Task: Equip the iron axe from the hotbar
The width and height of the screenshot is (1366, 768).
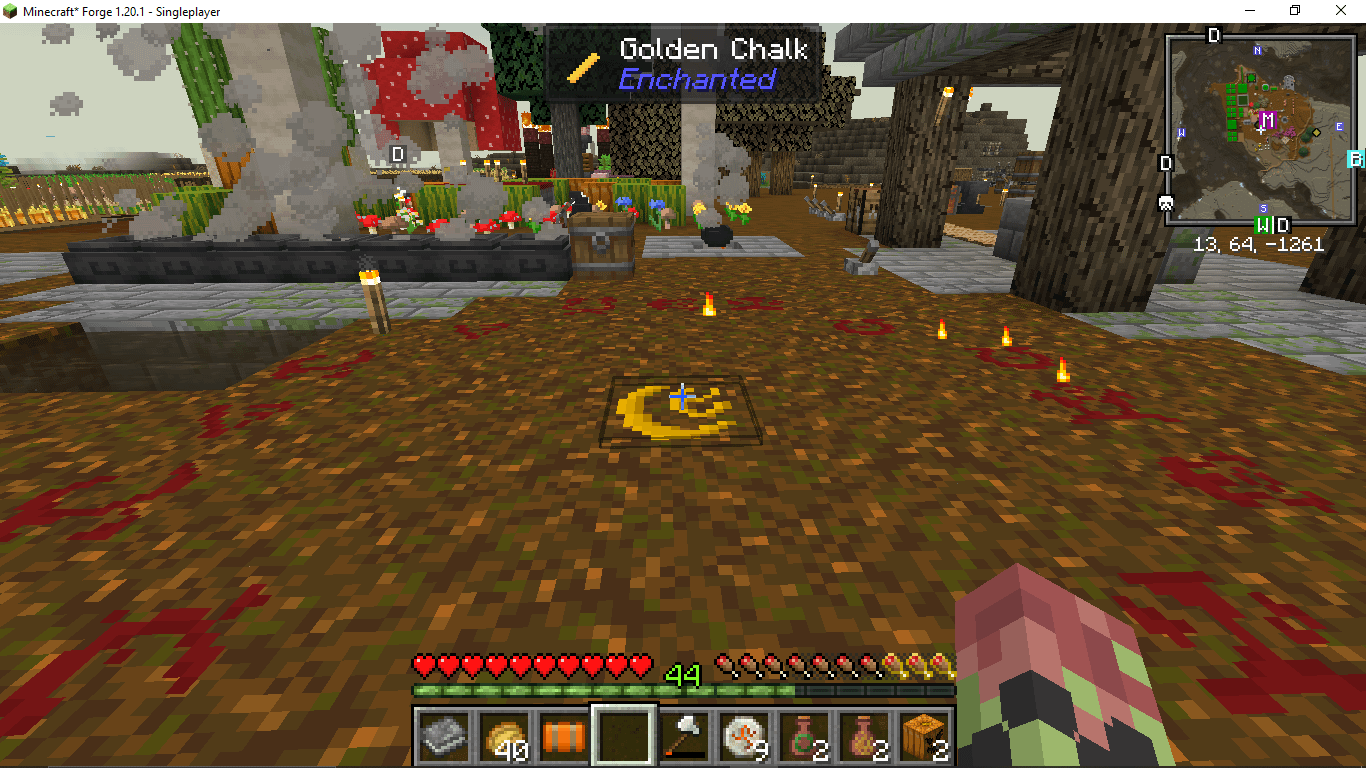Action: tap(684, 738)
